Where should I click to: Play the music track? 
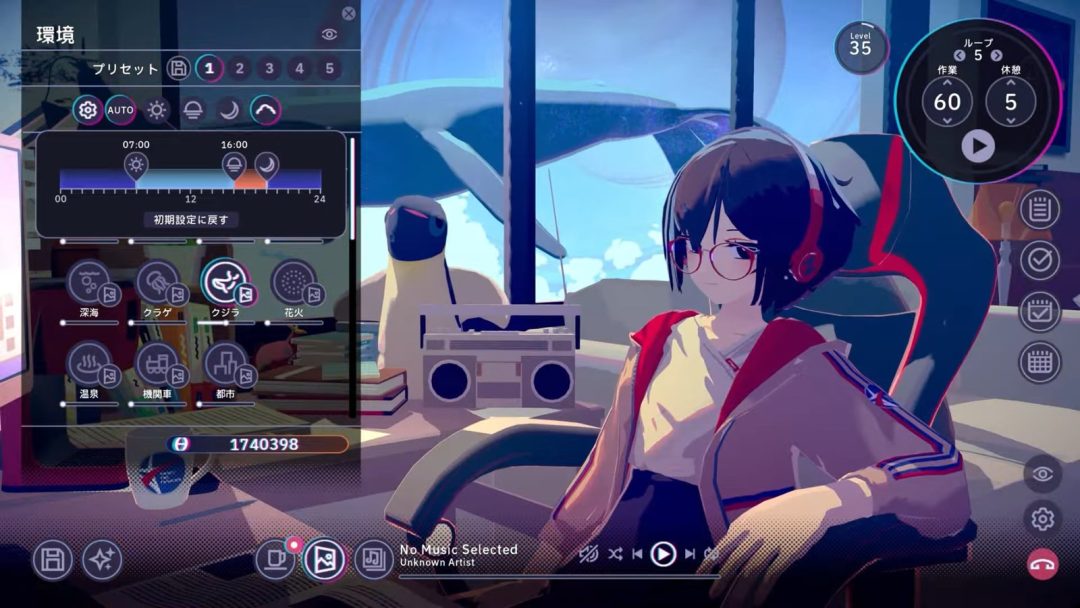tap(663, 553)
